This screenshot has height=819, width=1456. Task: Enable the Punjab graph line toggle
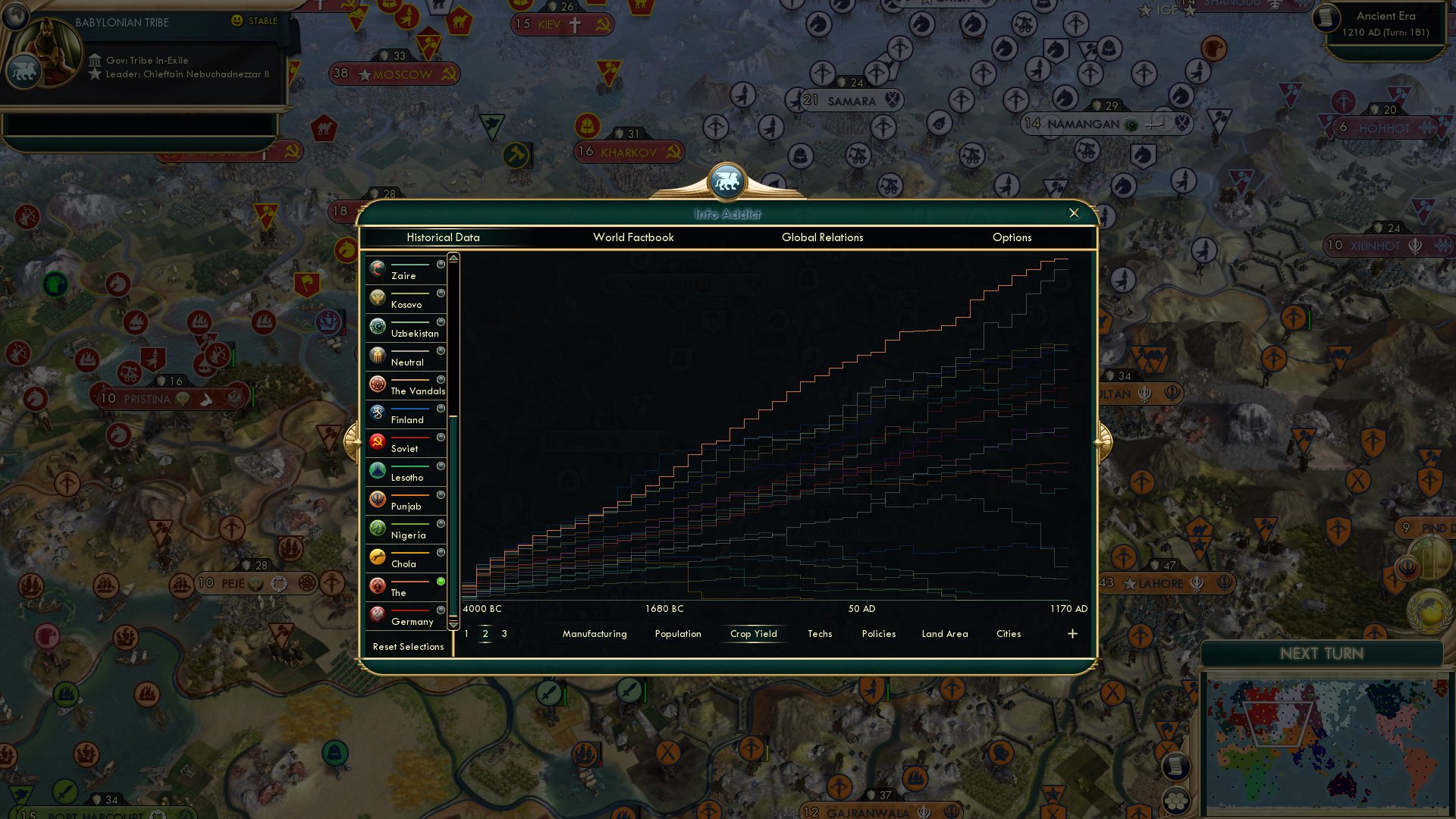[441, 494]
